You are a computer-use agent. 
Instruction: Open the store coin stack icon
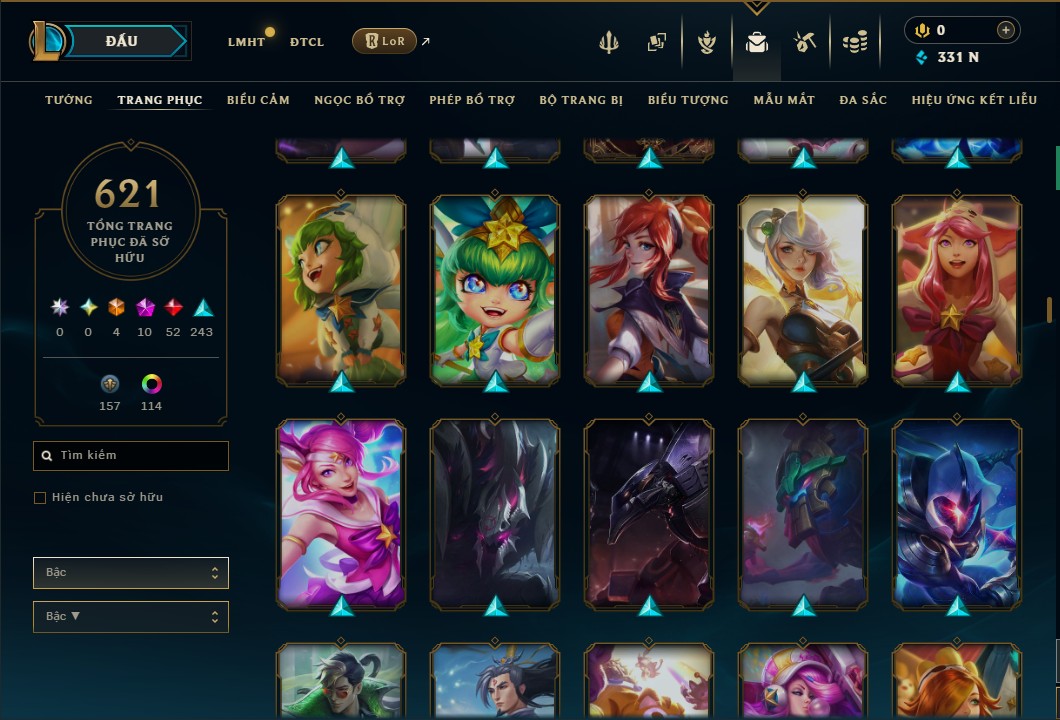(x=854, y=42)
